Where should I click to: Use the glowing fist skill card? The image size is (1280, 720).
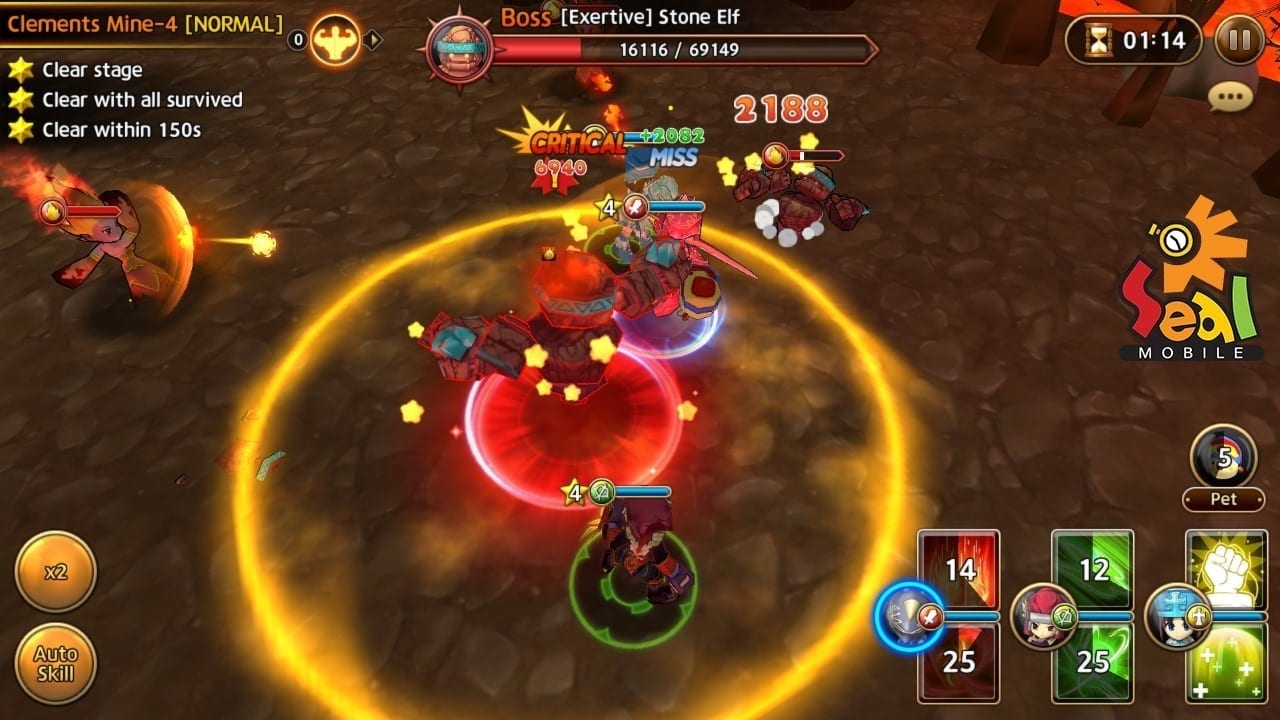[1226, 568]
